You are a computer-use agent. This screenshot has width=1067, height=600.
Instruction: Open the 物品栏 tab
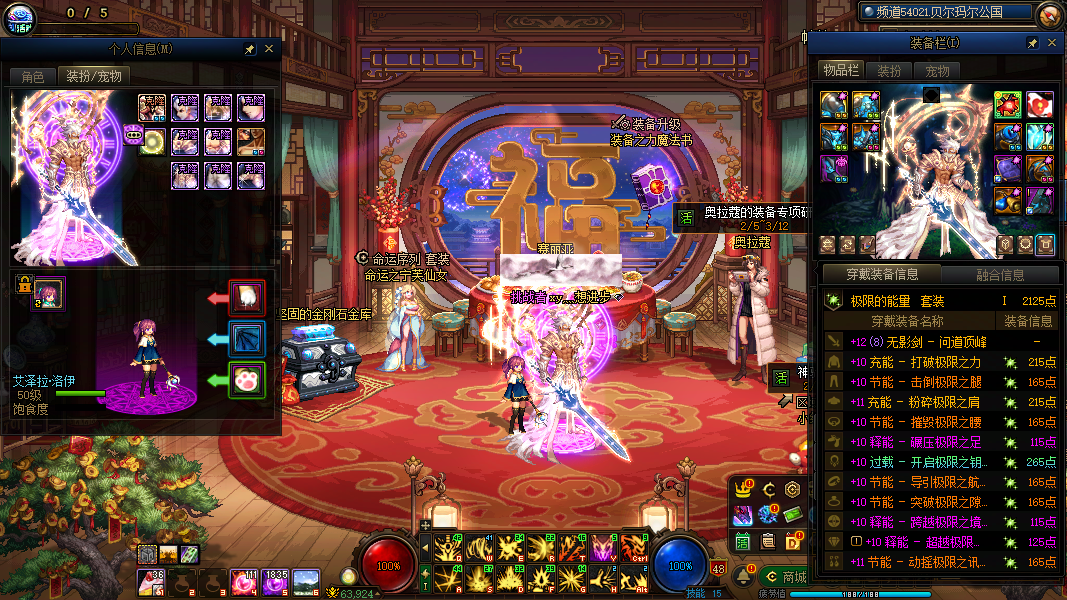pos(841,70)
